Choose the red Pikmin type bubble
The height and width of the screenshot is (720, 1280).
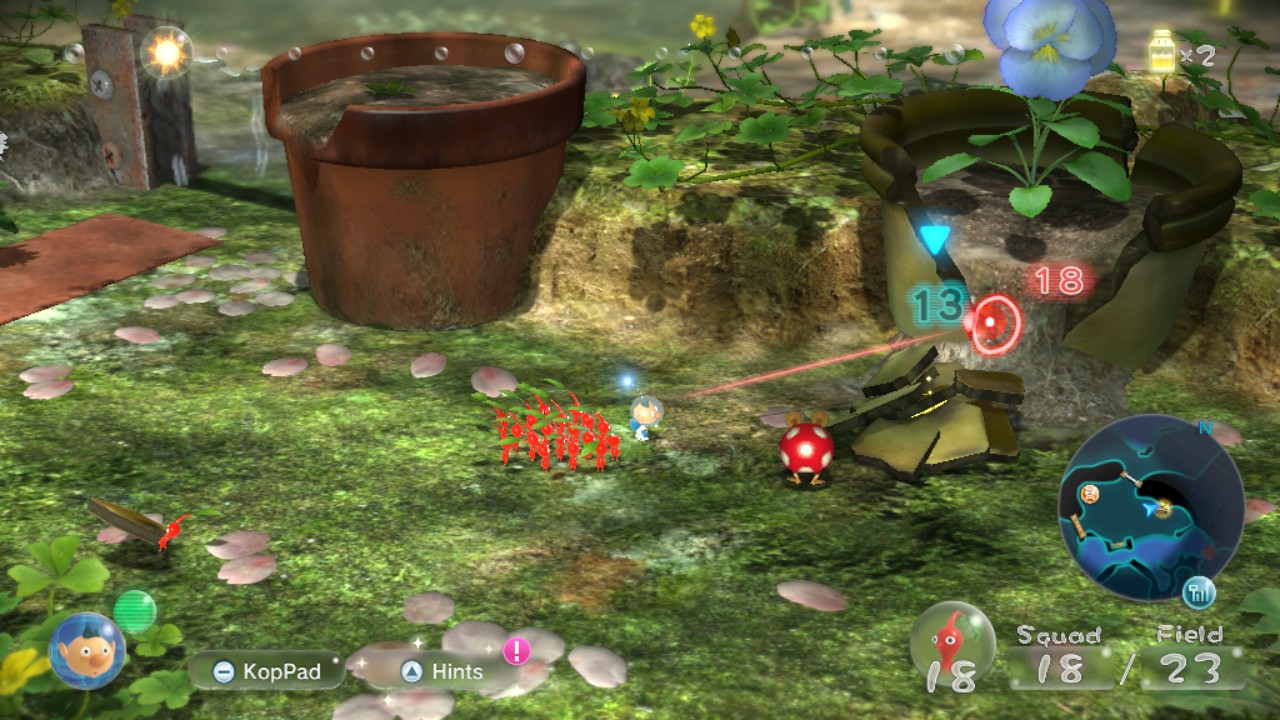click(x=952, y=643)
